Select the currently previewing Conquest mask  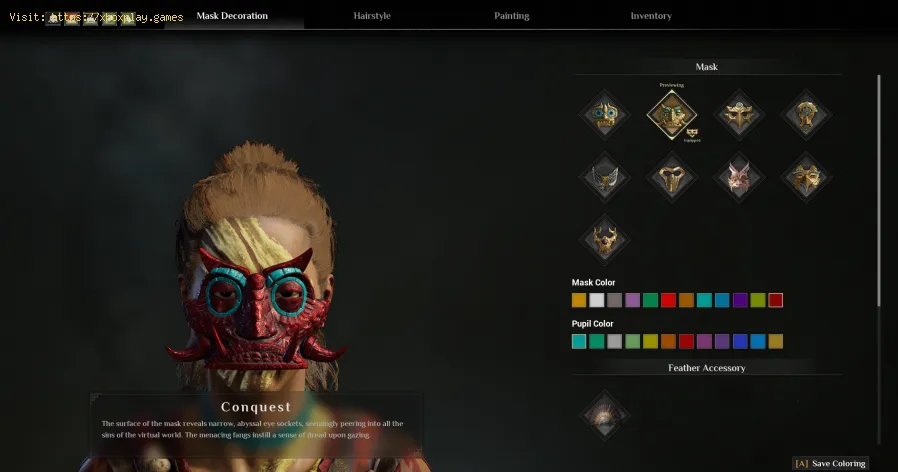pos(672,115)
